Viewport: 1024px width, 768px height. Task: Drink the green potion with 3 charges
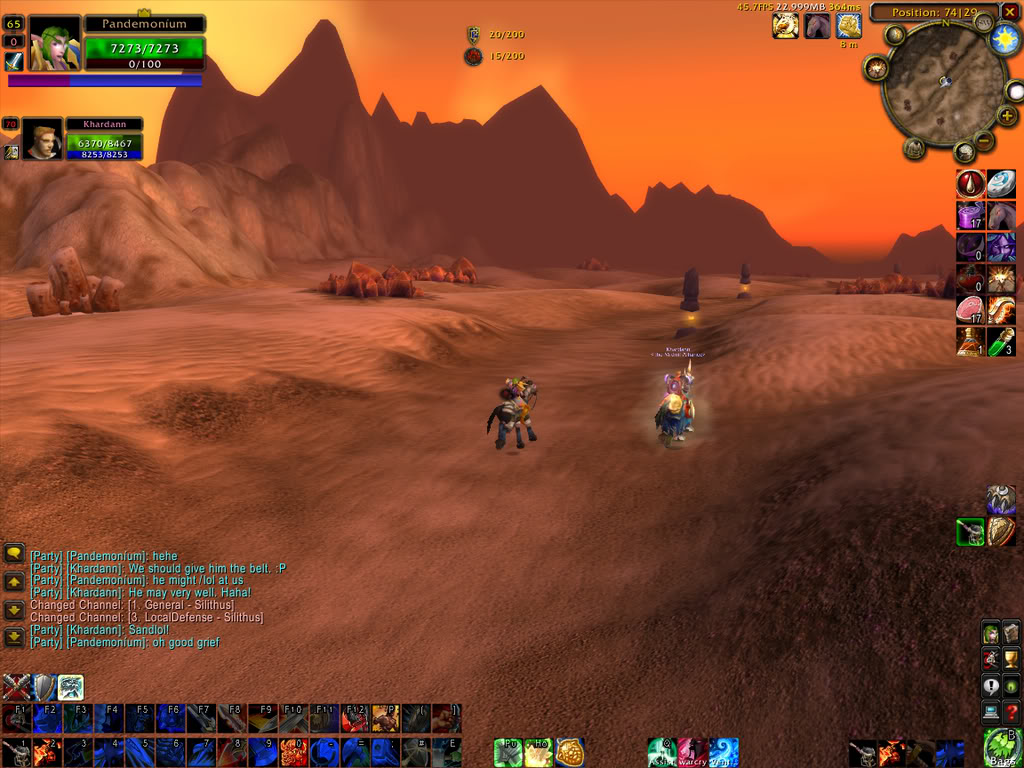(x=1001, y=341)
